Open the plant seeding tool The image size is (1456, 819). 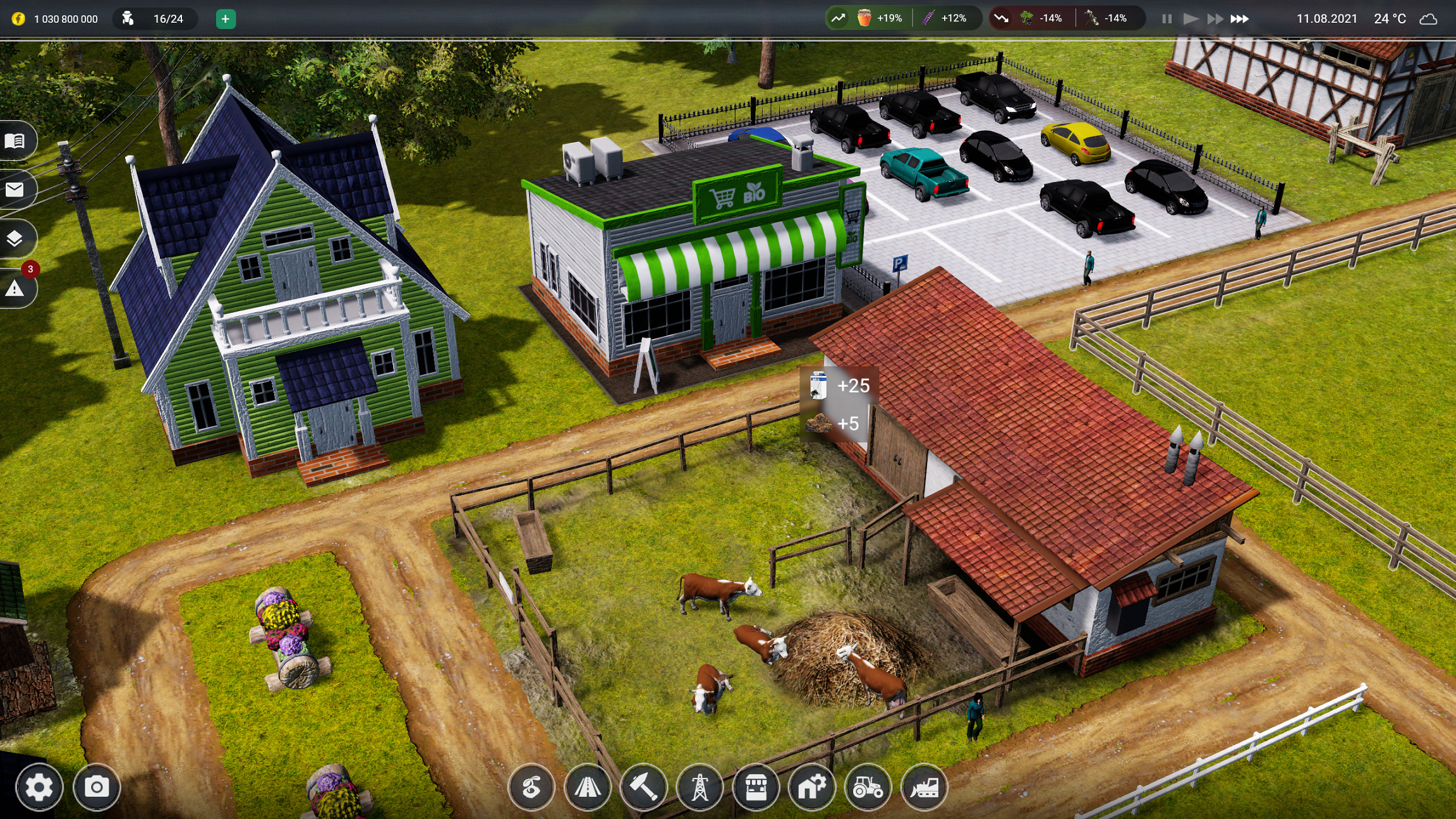[533, 787]
